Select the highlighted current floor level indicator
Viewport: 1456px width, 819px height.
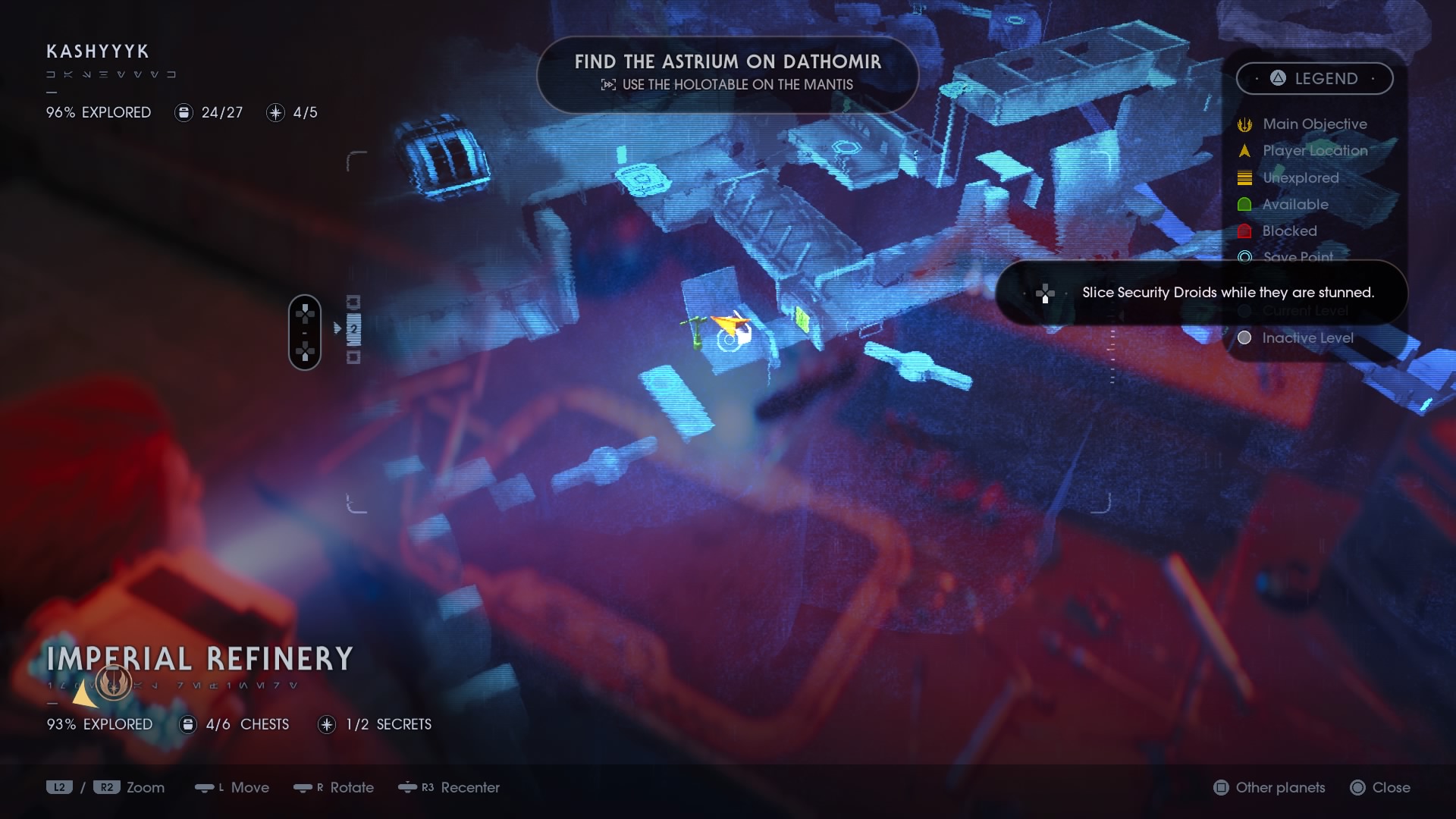coord(353,329)
